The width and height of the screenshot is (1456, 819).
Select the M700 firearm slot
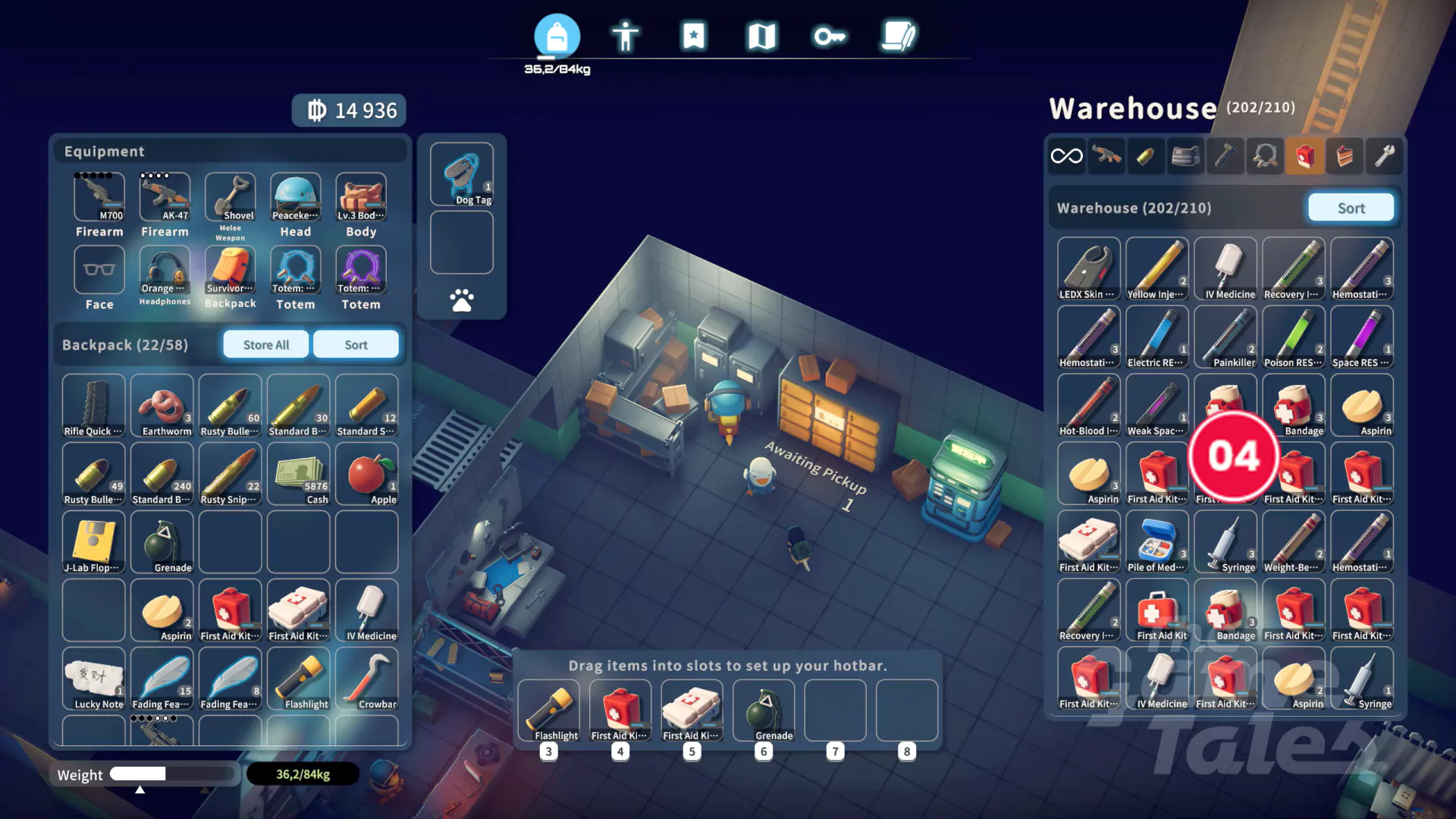[99, 197]
